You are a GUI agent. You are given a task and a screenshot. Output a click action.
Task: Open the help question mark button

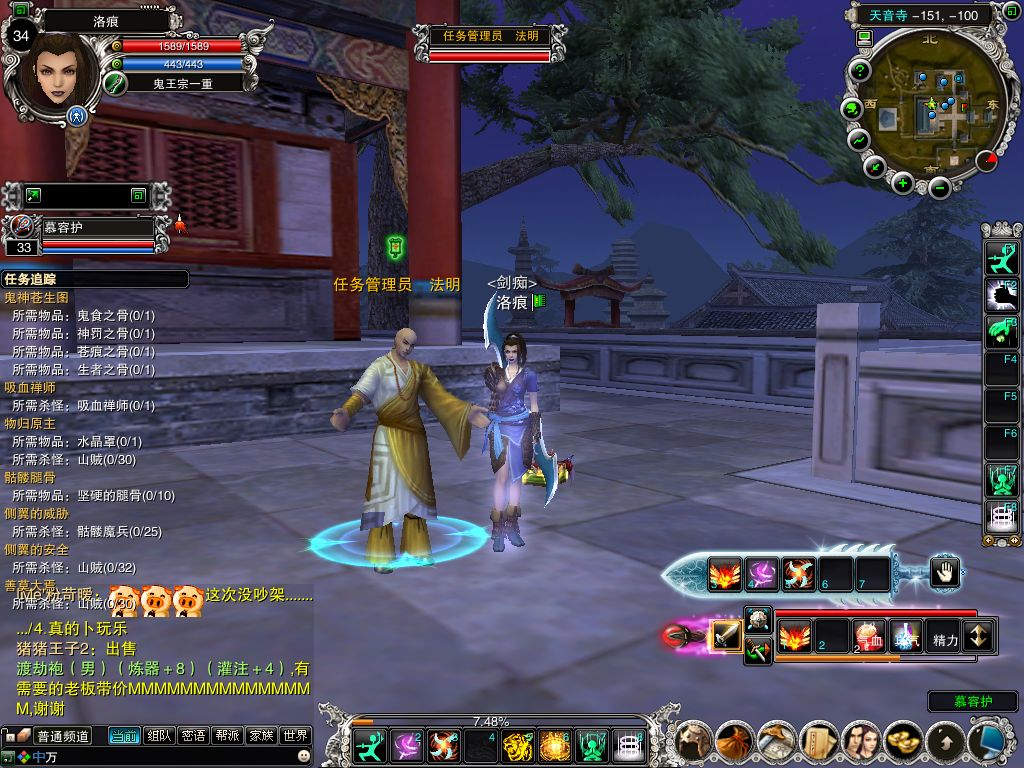coord(860,70)
